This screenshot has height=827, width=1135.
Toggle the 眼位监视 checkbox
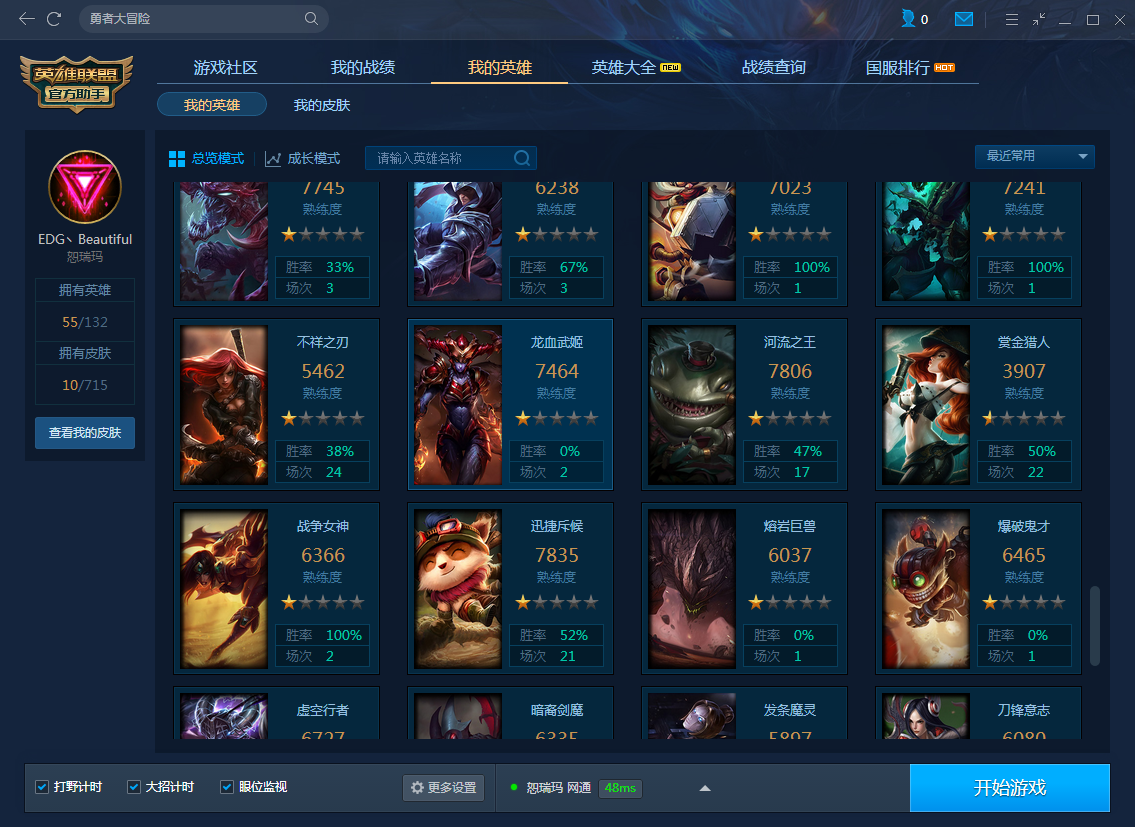pos(227,787)
